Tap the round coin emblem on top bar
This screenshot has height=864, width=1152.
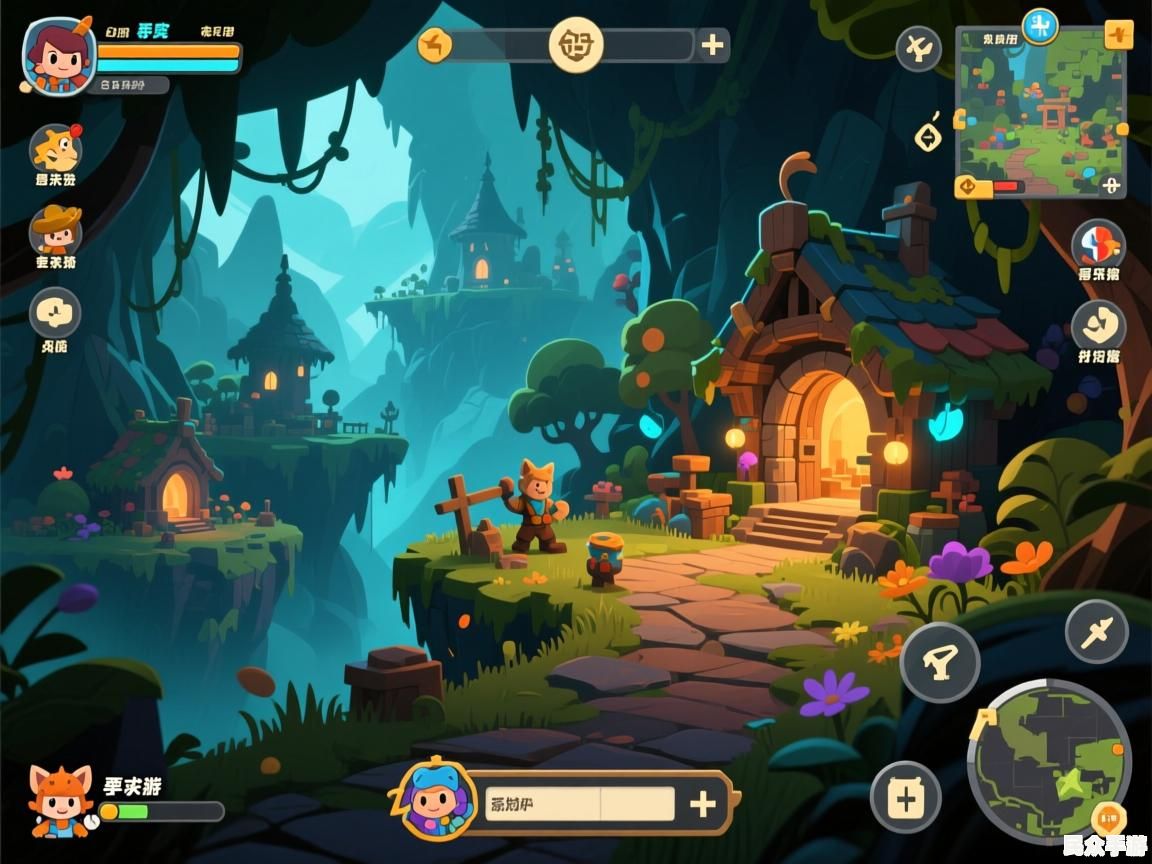pyautogui.click(x=576, y=45)
